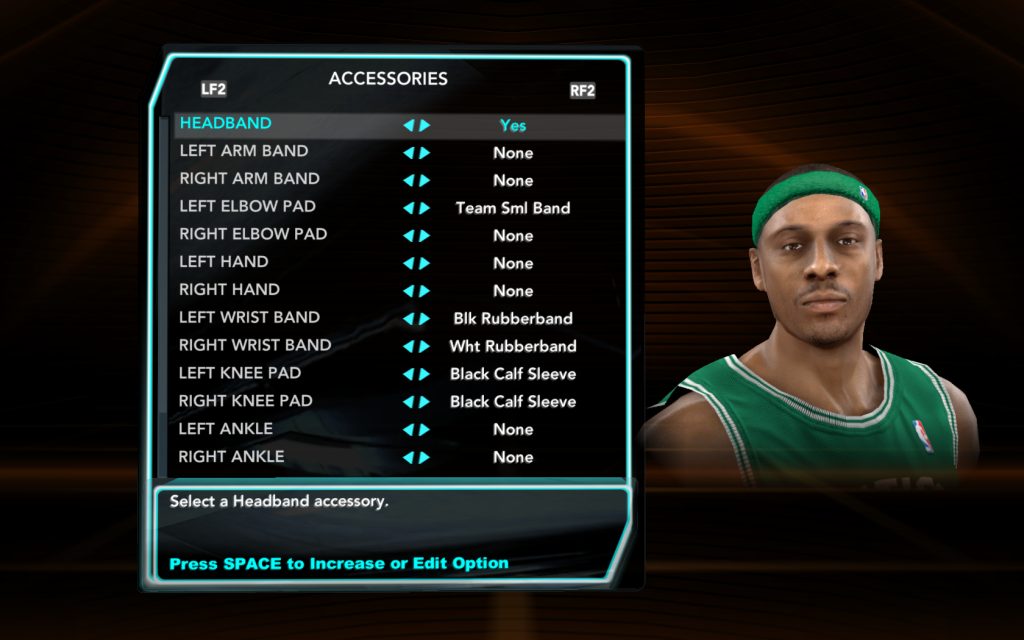Select the Headband row
Image resolution: width=1024 pixels, height=640 pixels.
[226, 124]
